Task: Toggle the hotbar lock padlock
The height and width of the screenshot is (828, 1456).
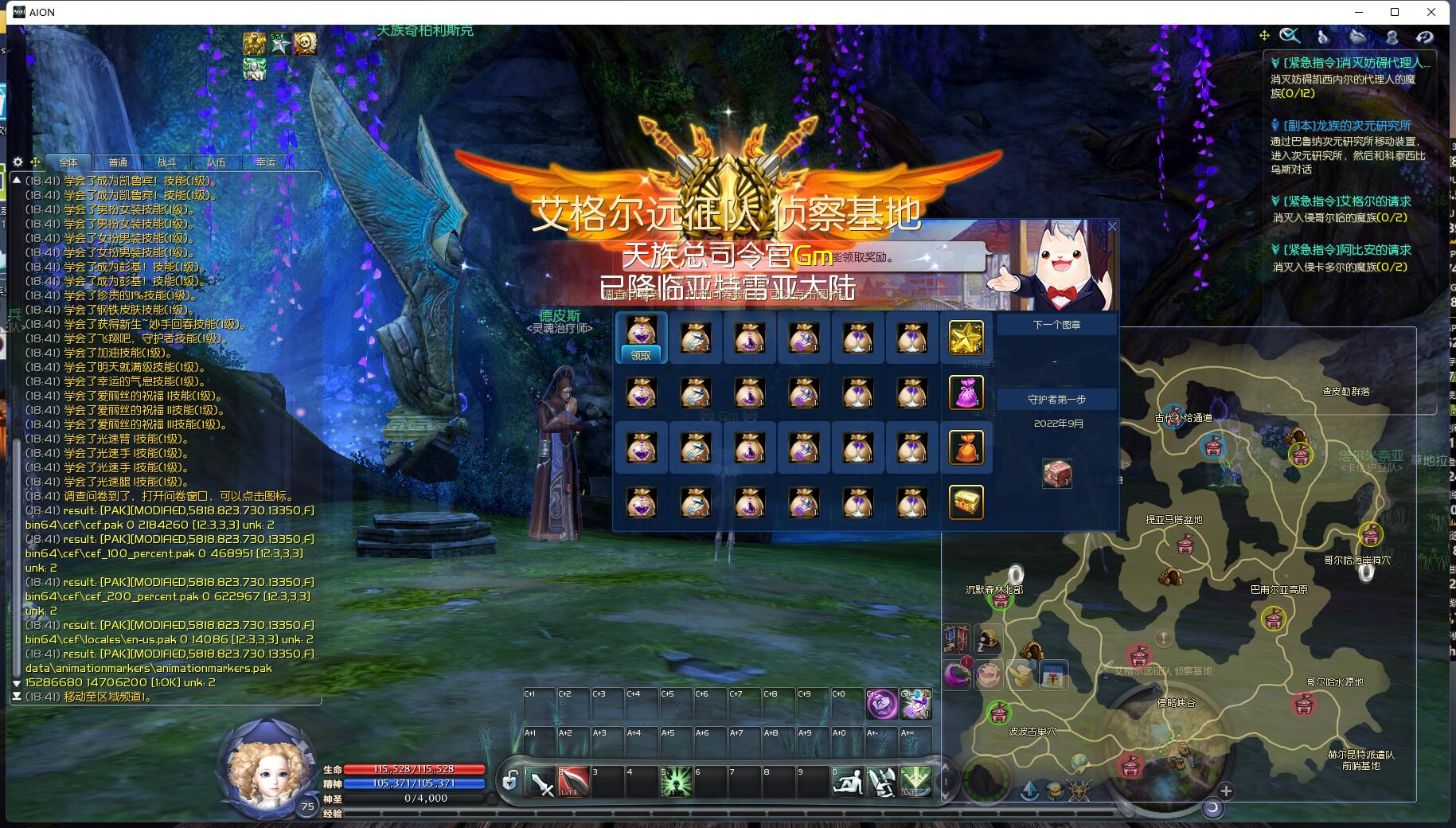Action: (510, 781)
